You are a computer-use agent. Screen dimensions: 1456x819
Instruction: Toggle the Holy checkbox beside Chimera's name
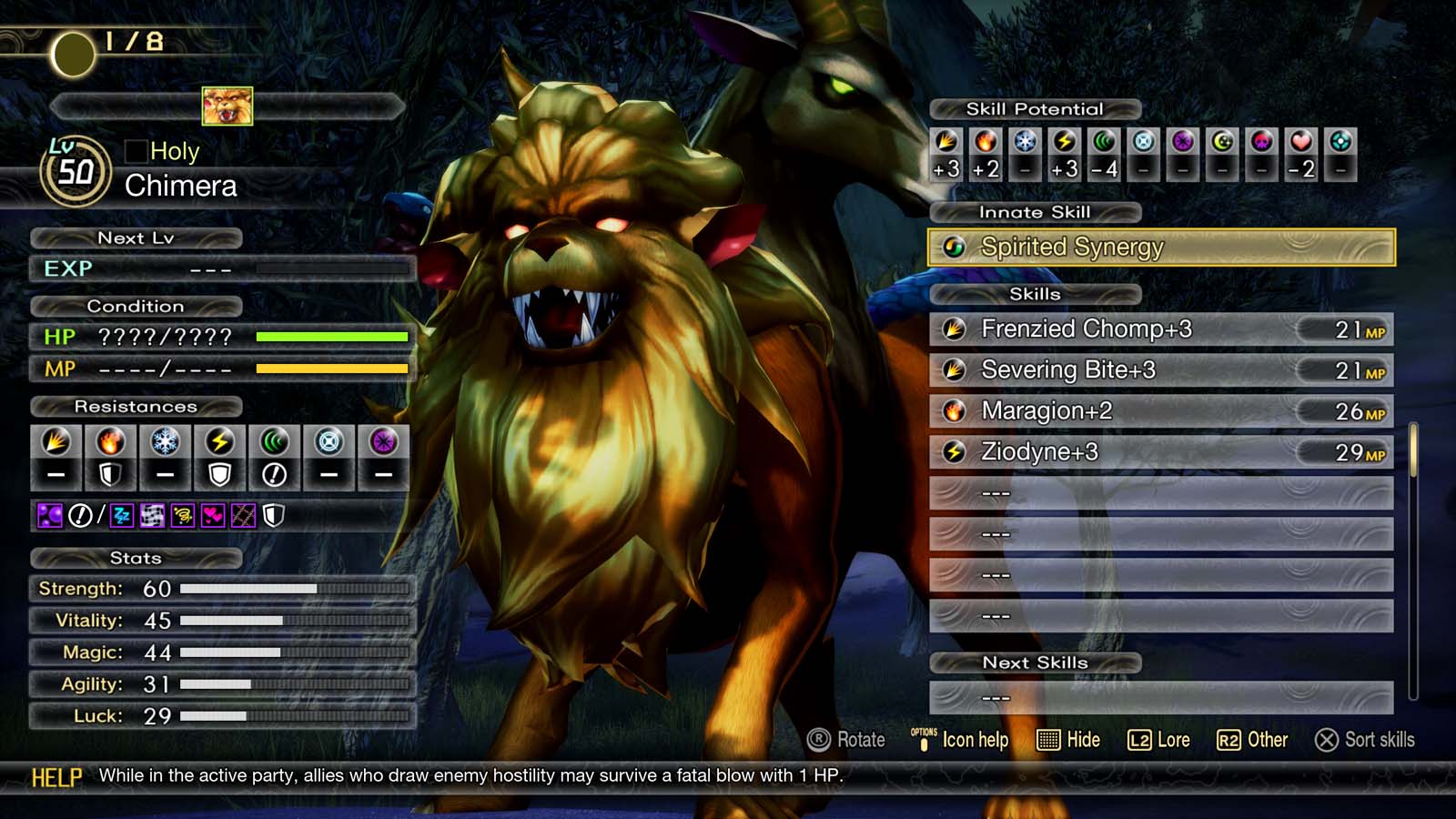pyautogui.click(x=135, y=151)
